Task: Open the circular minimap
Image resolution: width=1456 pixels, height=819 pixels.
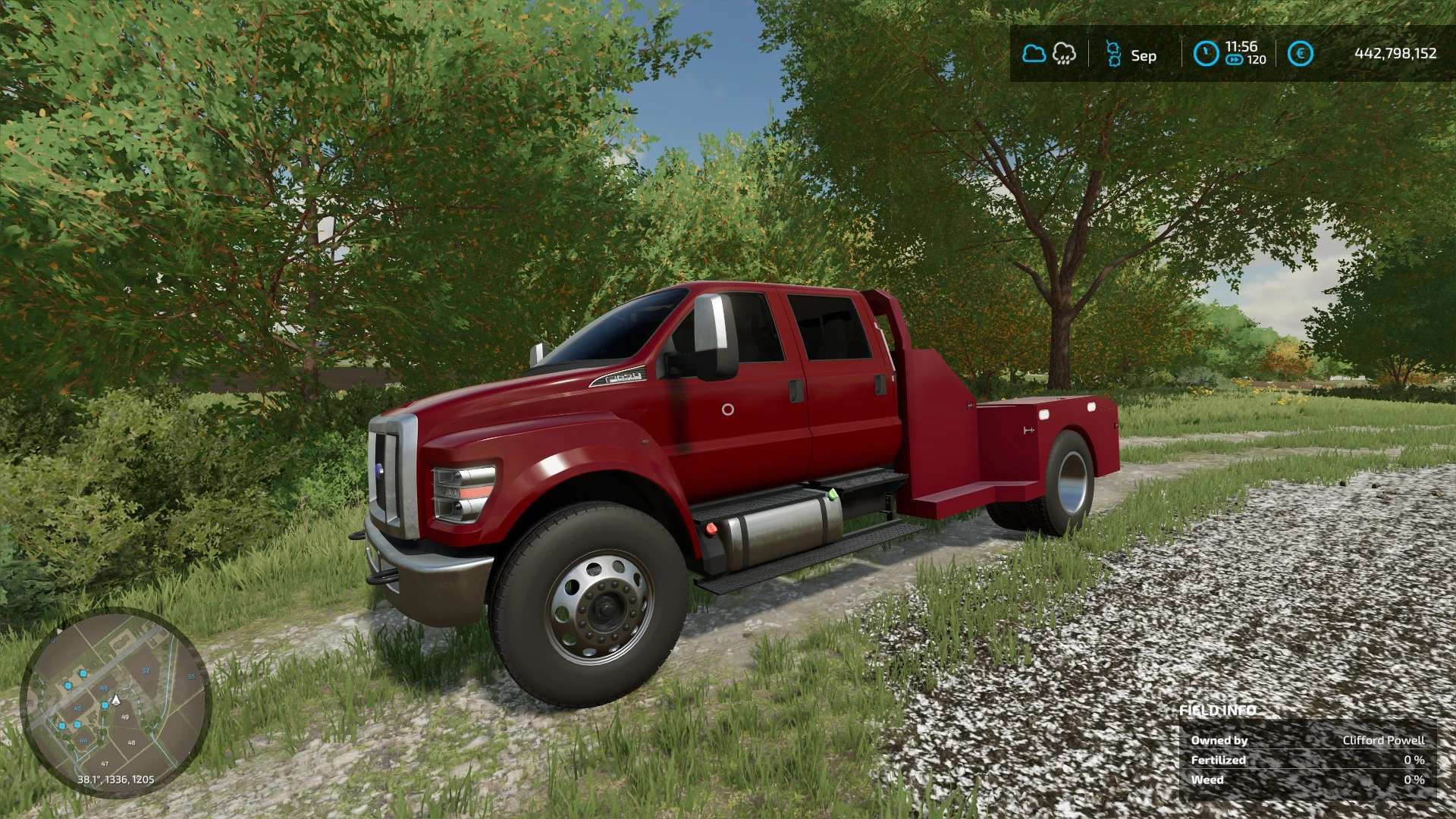Action: (x=115, y=701)
